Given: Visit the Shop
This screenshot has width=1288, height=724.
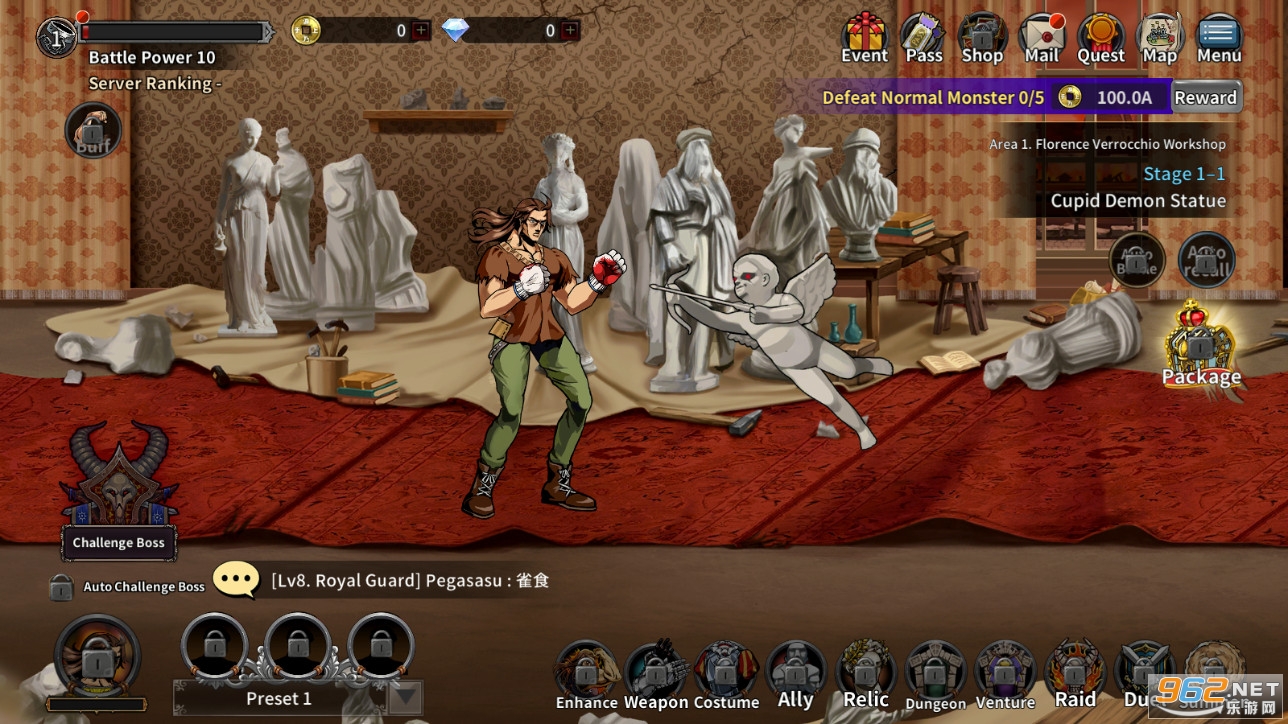Looking at the screenshot, I should [982, 37].
